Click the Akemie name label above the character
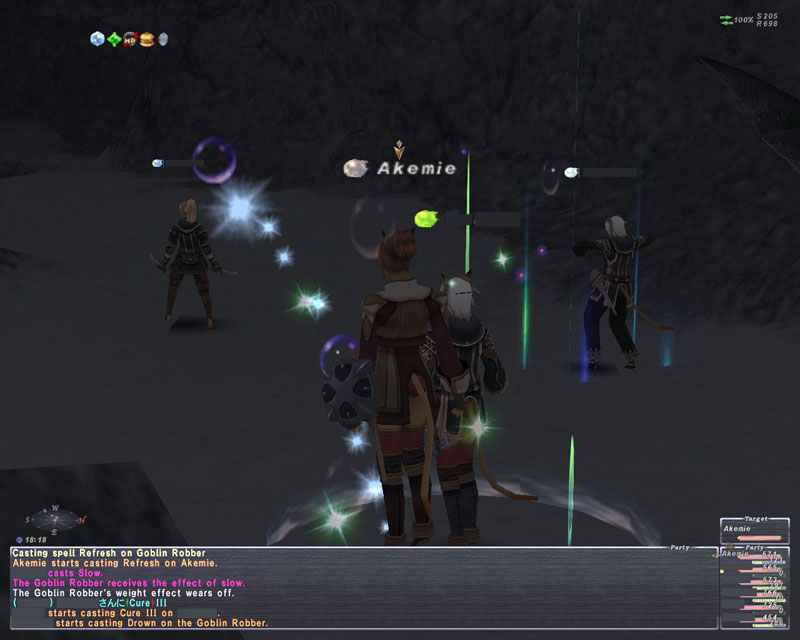The width and height of the screenshot is (800, 640). [415, 169]
